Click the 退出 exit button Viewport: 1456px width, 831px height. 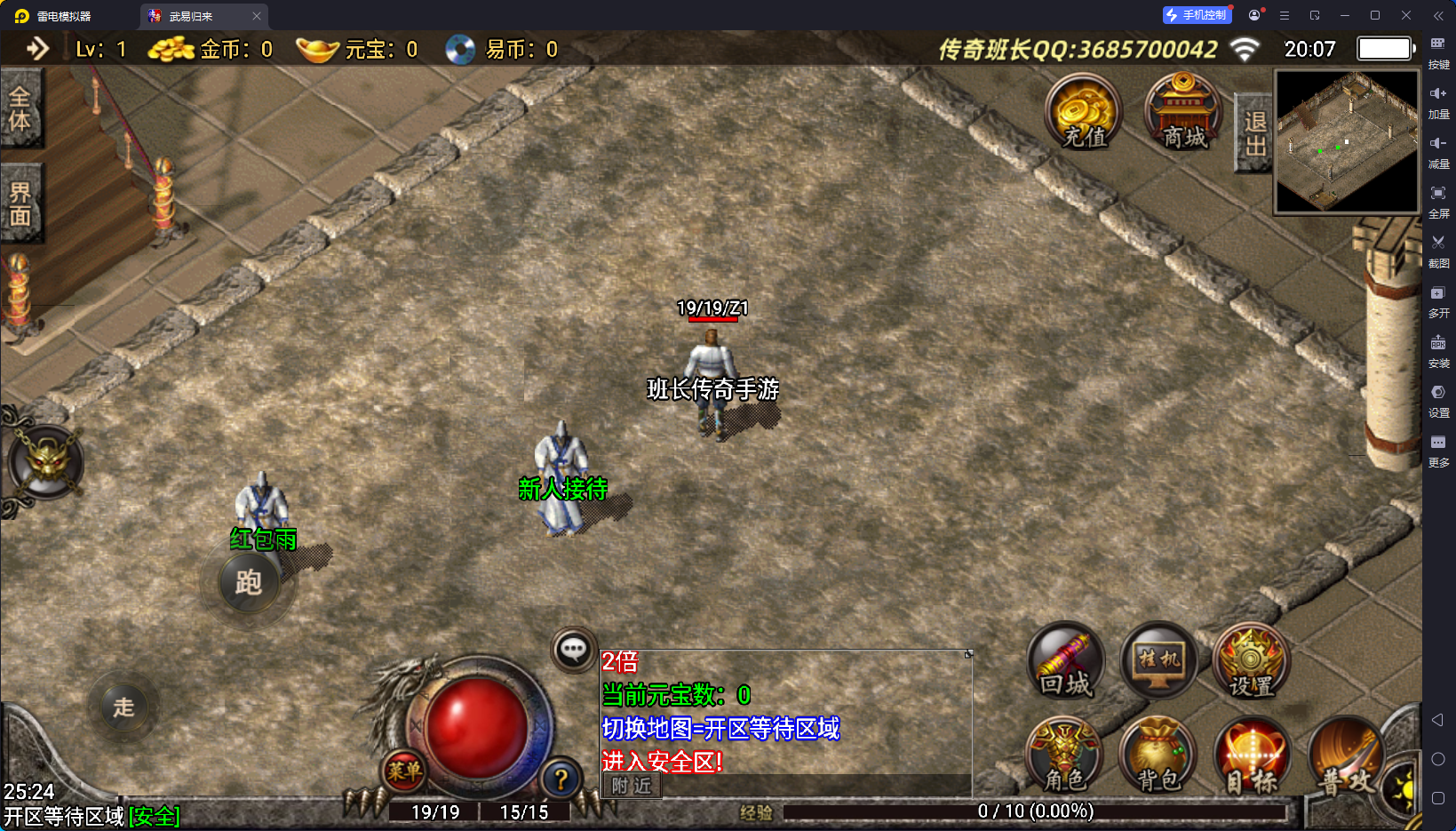pyautogui.click(x=1254, y=133)
